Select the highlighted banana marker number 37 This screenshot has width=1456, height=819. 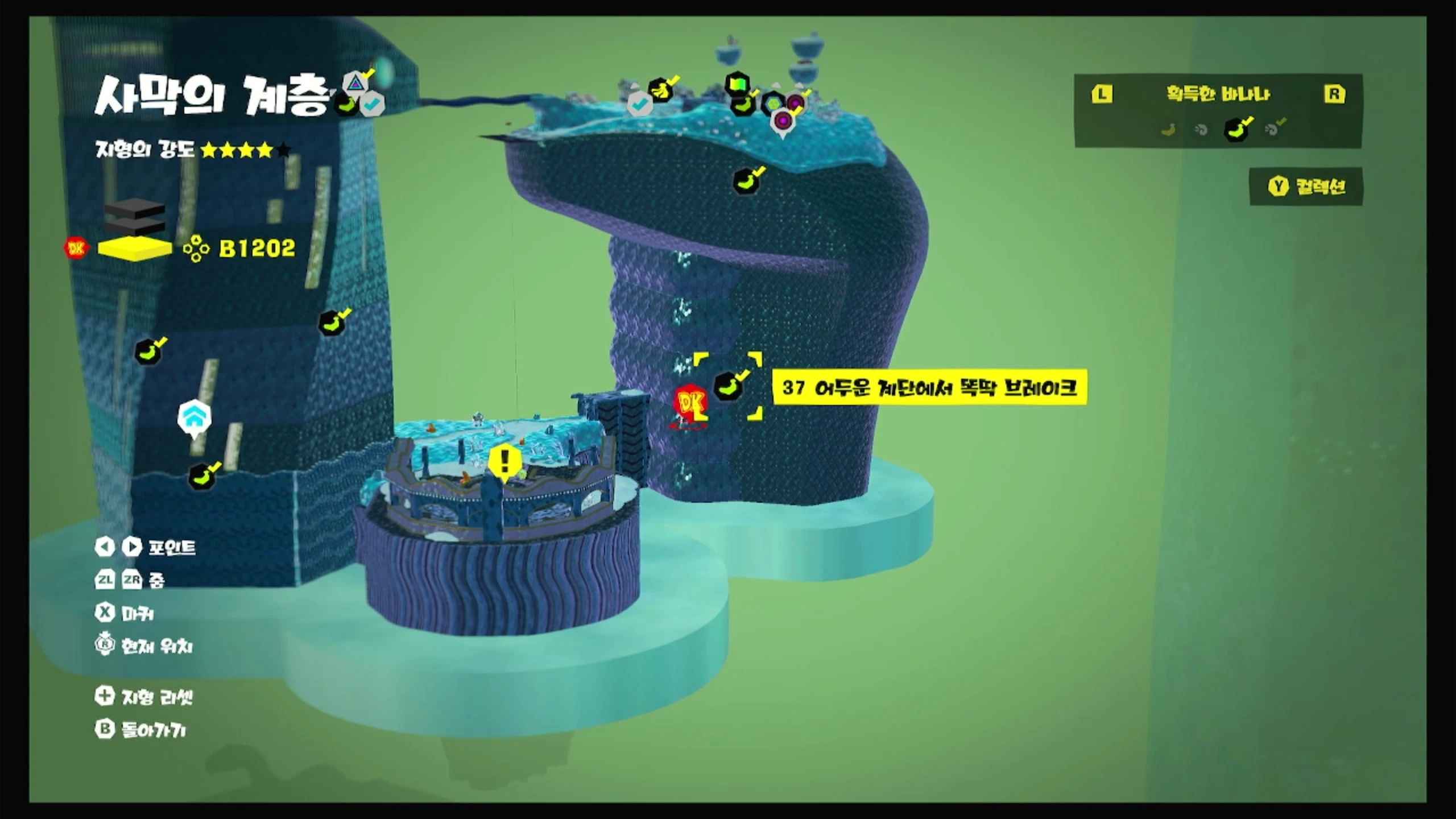pos(729,386)
